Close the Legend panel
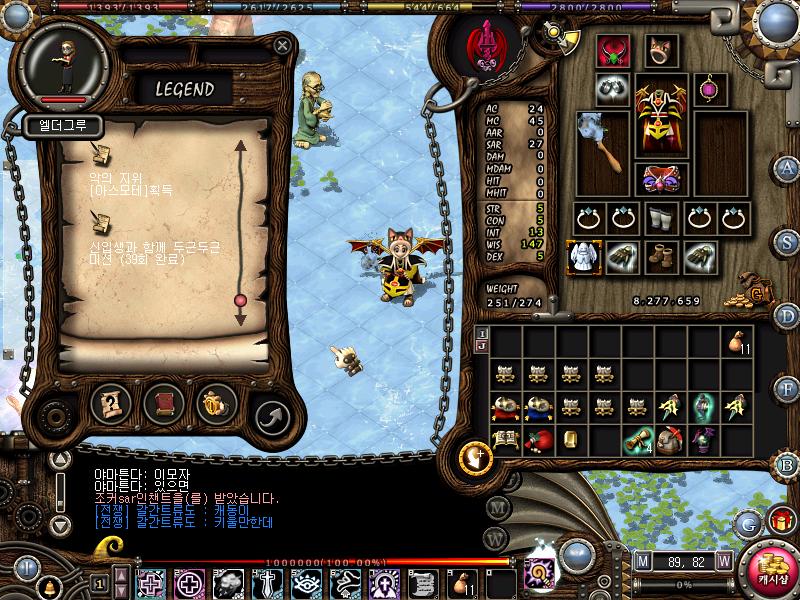The height and width of the screenshot is (600, 800). click(283, 45)
